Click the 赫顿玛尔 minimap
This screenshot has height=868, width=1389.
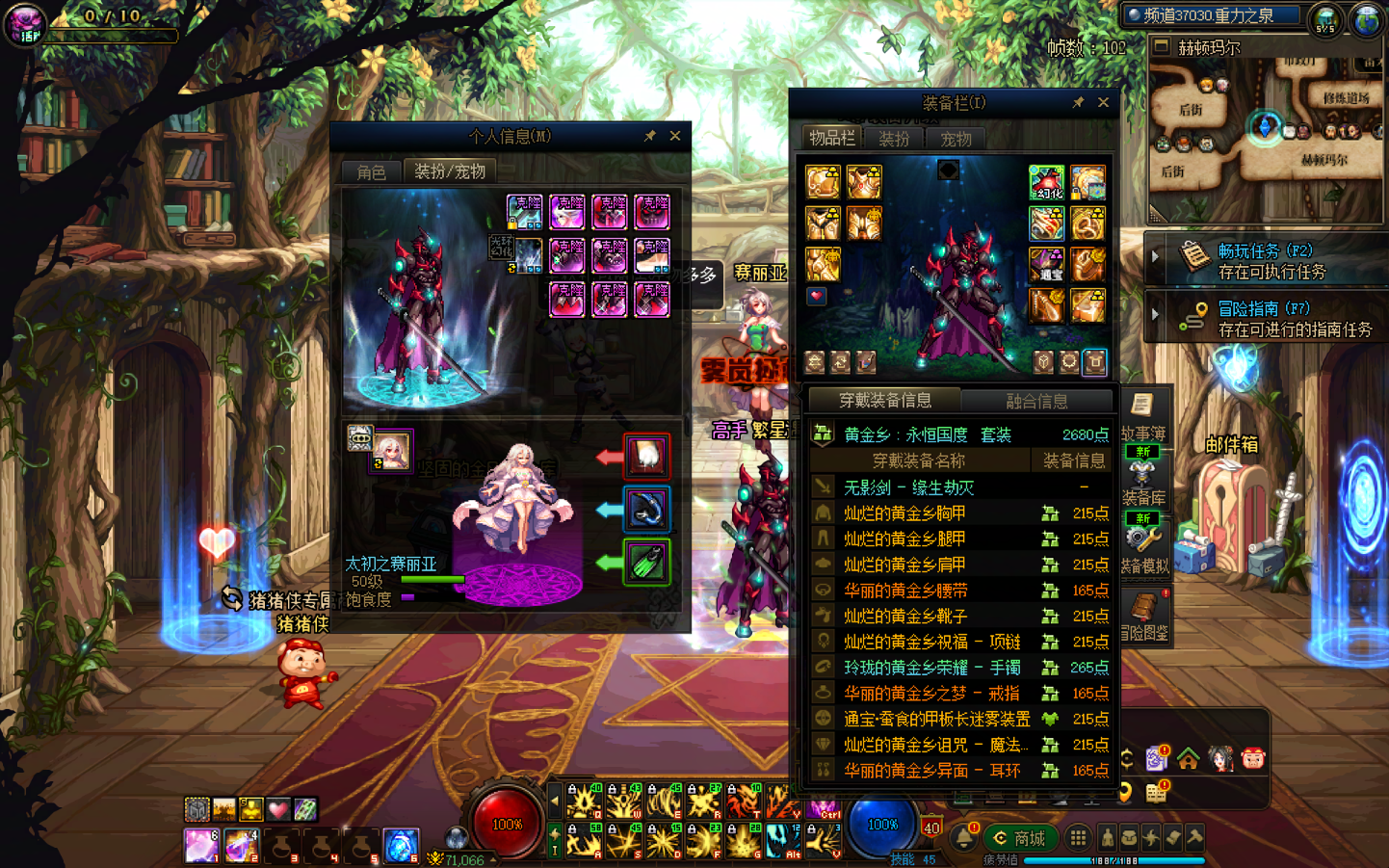tap(1266, 135)
